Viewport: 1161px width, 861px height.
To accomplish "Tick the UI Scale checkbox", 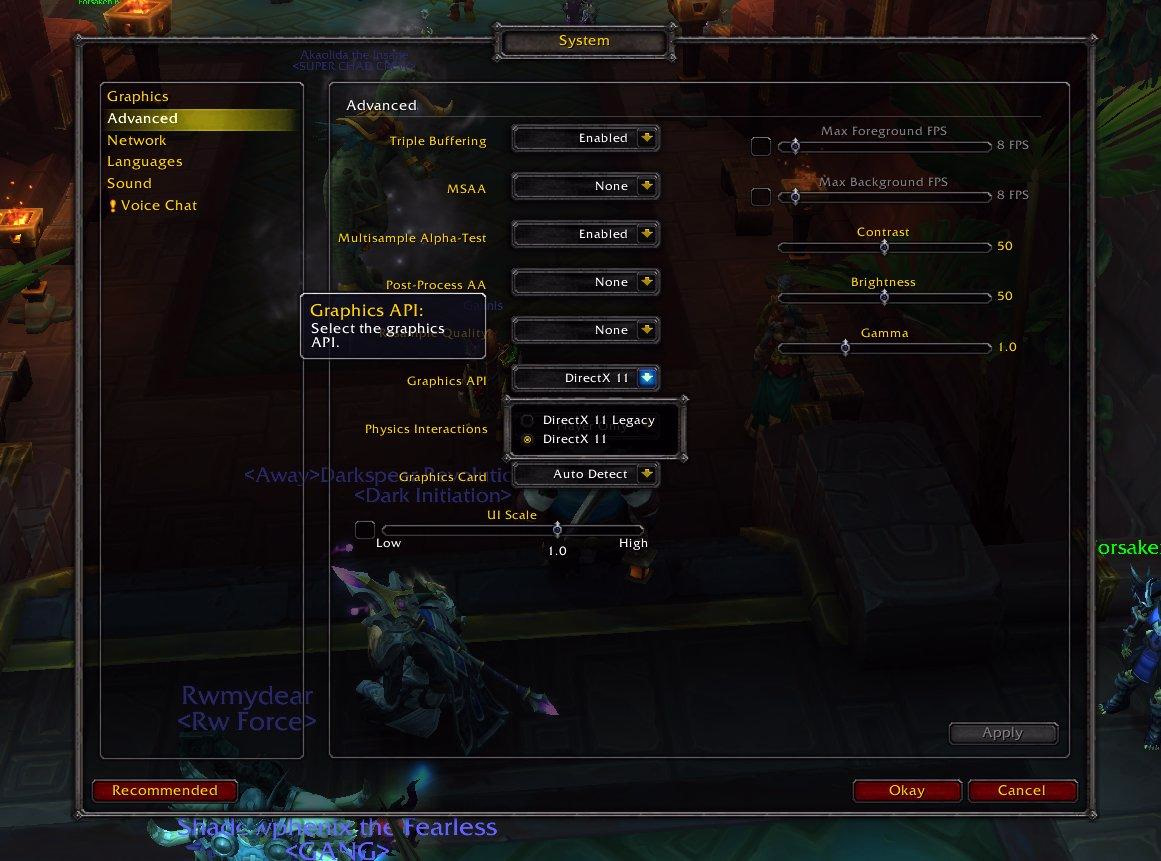I will [x=365, y=530].
